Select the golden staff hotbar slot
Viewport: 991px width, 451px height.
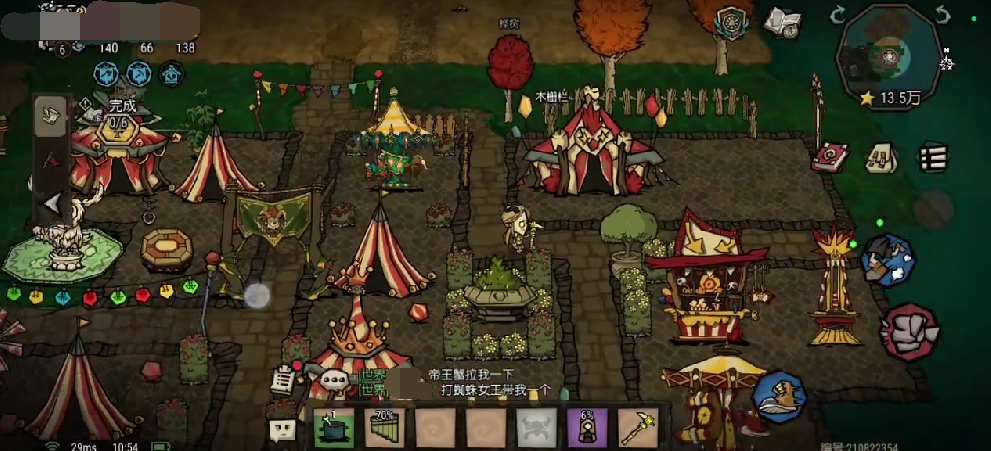[636, 430]
